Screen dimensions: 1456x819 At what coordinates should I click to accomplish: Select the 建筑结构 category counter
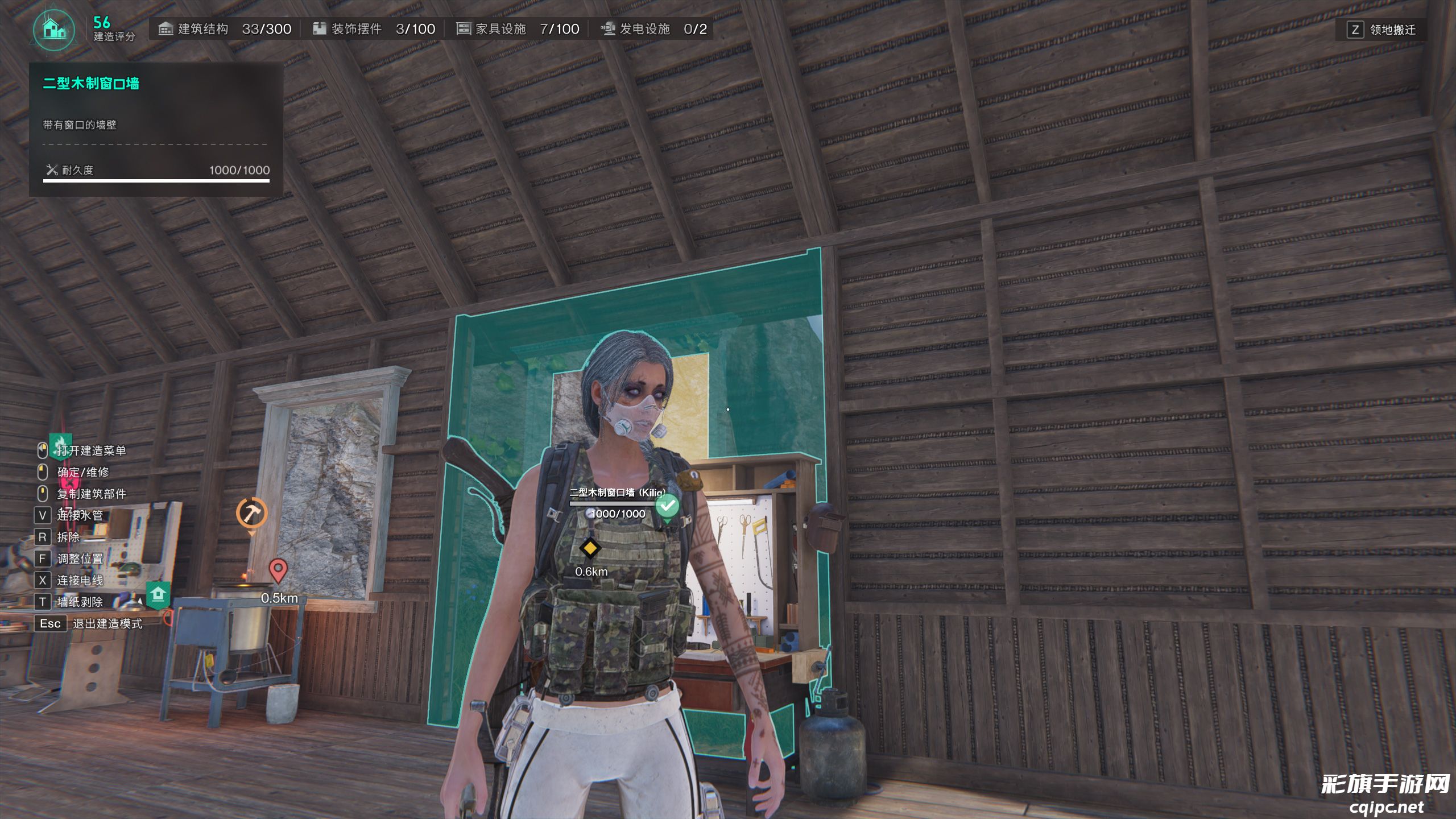(225, 29)
